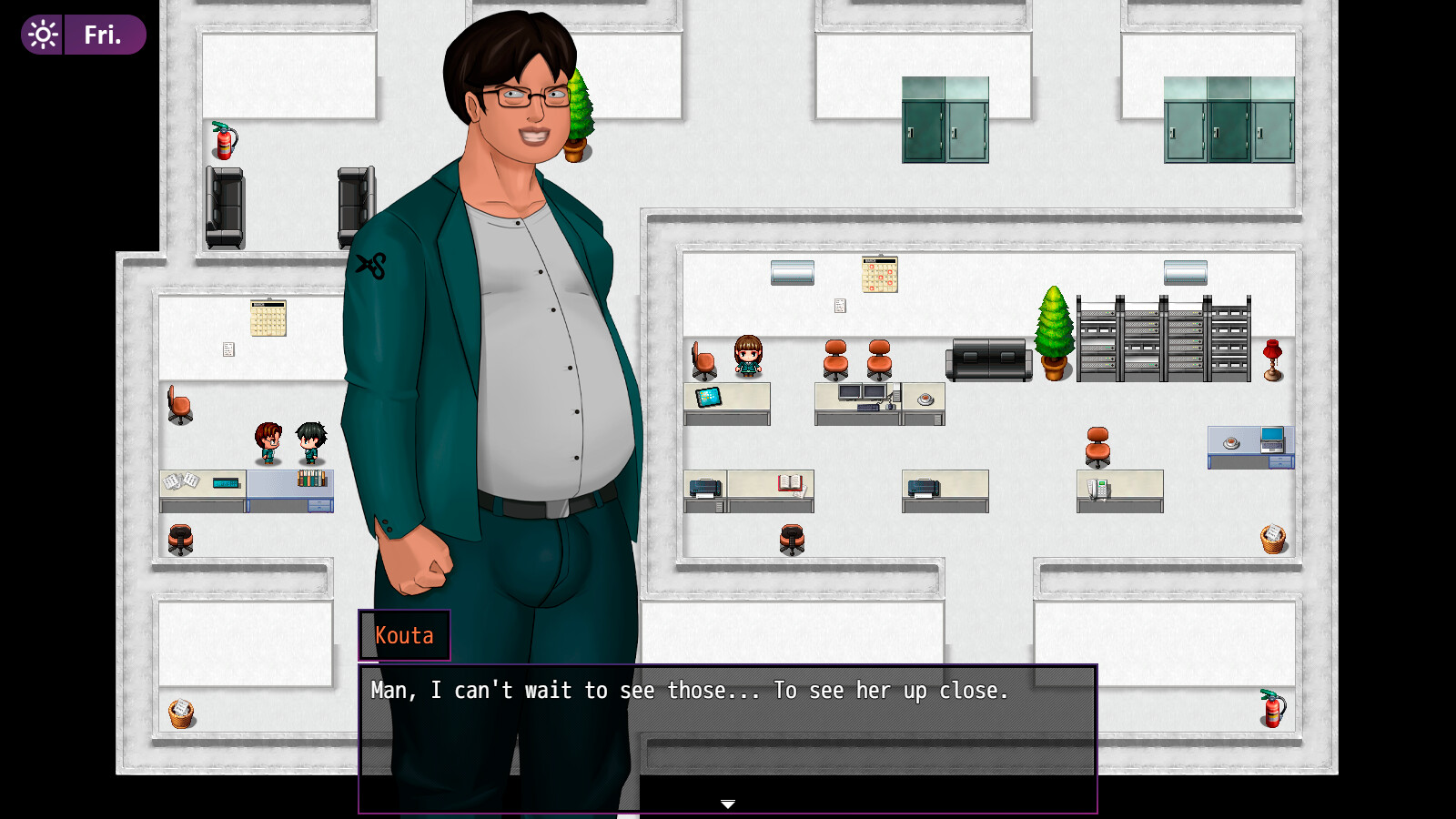Click the tablet on the left office desk
Viewport: 1456px width, 819px height.
pyautogui.click(x=708, y=397)
